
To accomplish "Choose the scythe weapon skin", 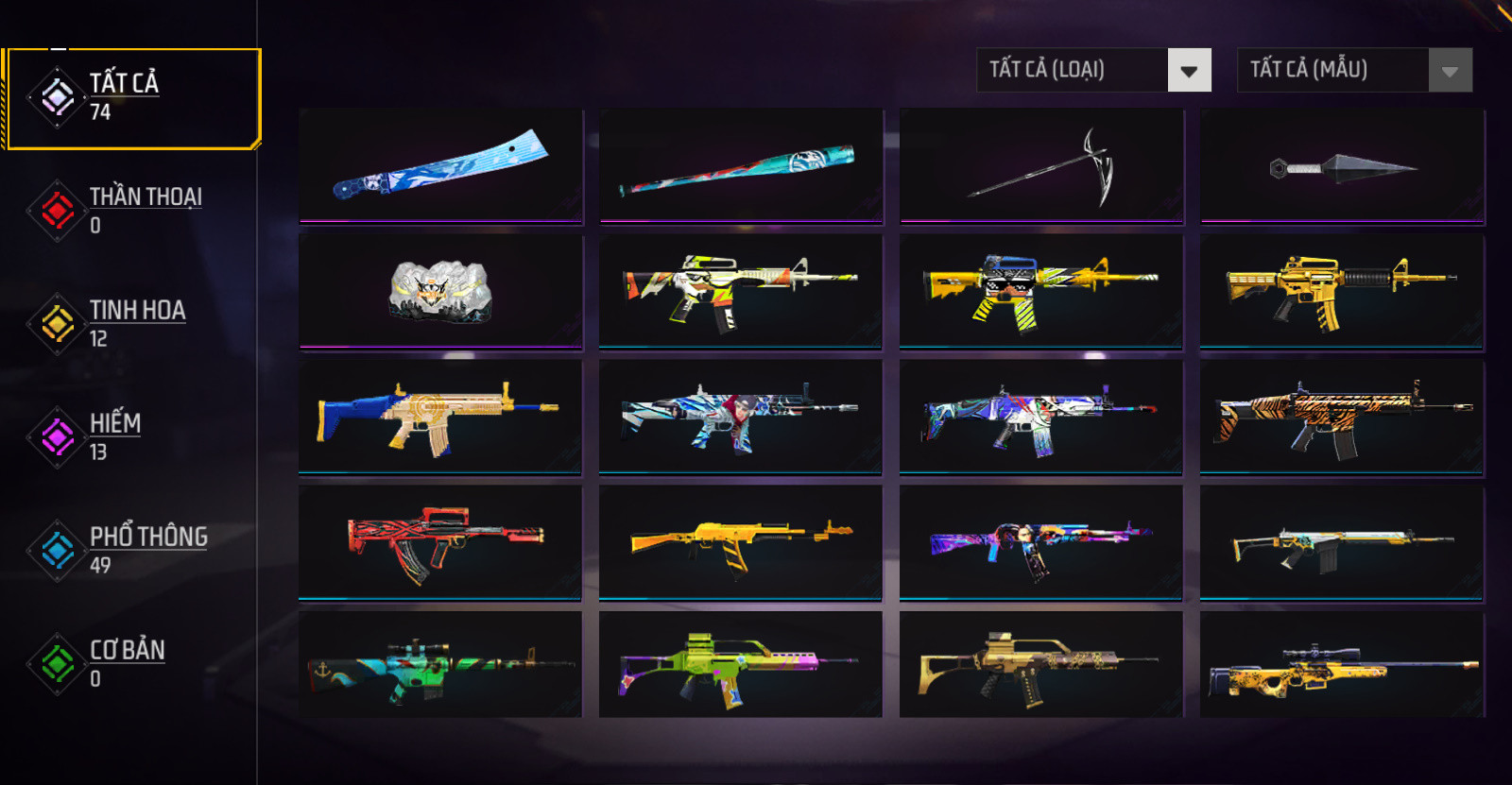I will point(1041,165).
